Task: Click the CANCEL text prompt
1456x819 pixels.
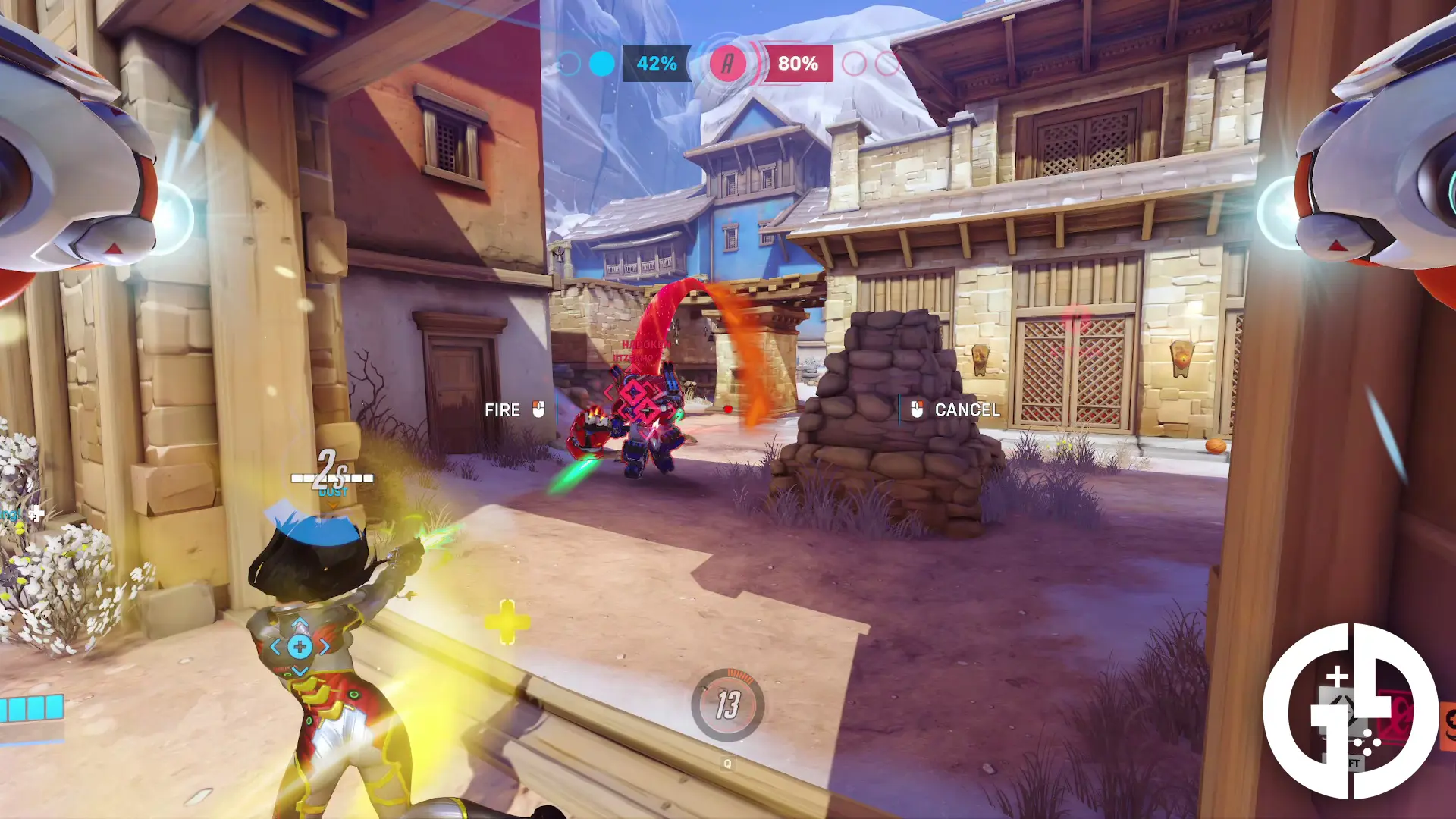Action: (x=968, y=409)
